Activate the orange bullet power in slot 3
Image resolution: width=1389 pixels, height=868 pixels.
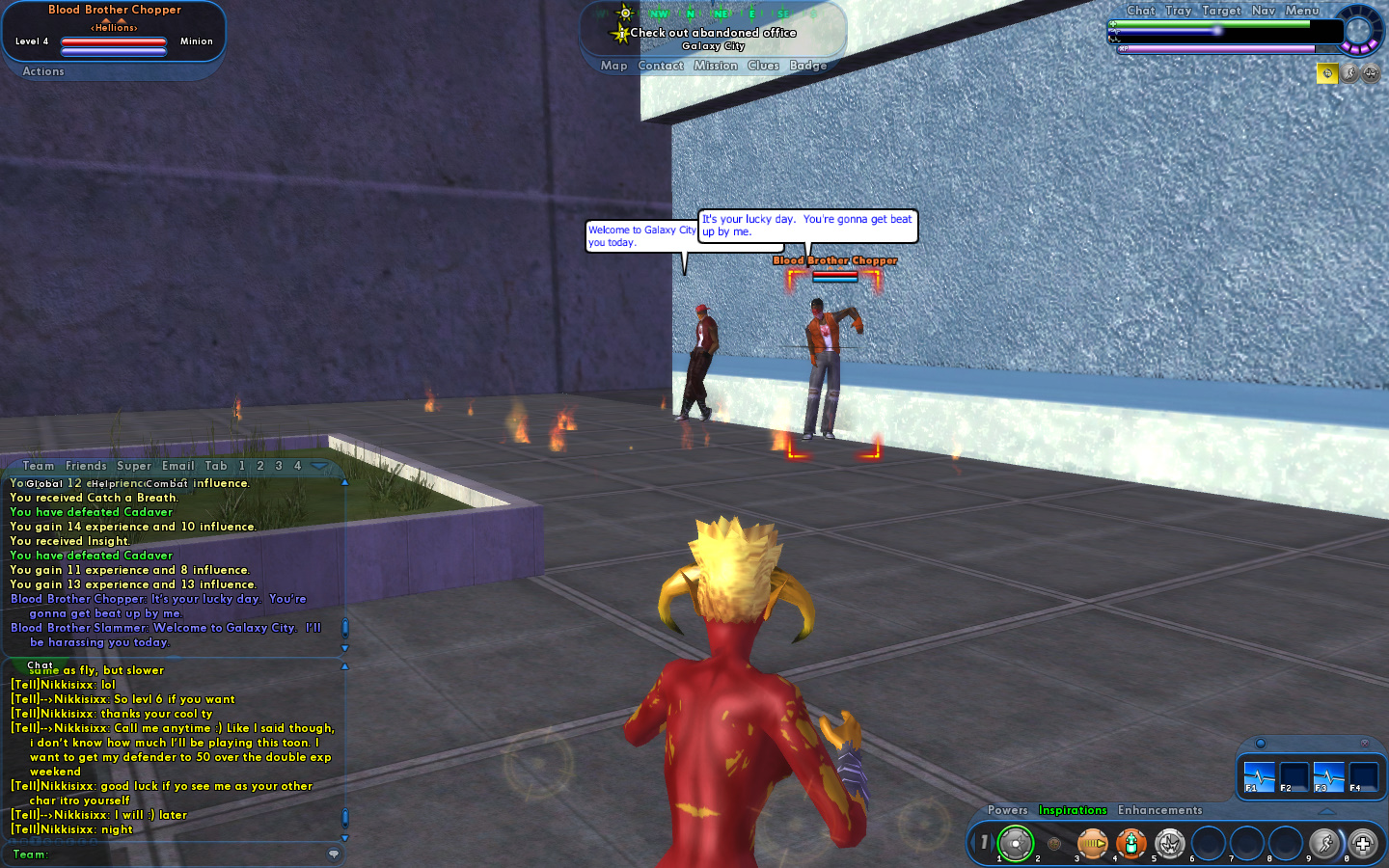tap(1092, 844)
